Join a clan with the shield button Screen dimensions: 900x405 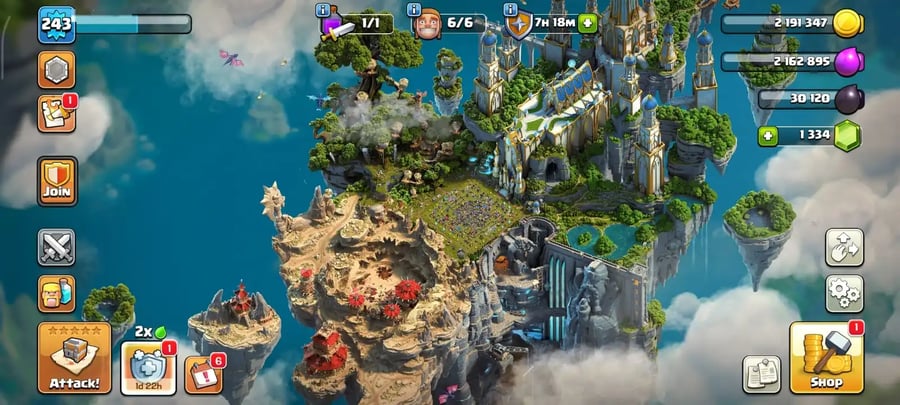coord(57,181)
